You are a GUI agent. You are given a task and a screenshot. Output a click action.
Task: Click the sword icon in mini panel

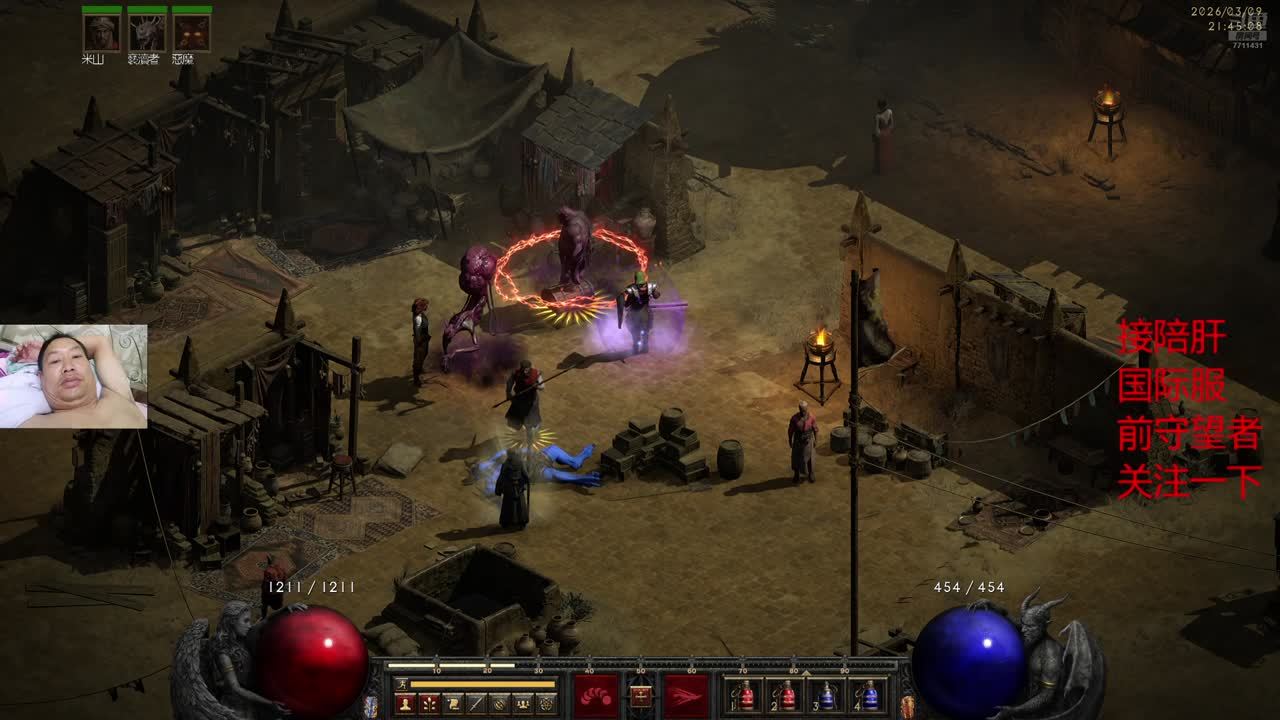coord(476,703)
